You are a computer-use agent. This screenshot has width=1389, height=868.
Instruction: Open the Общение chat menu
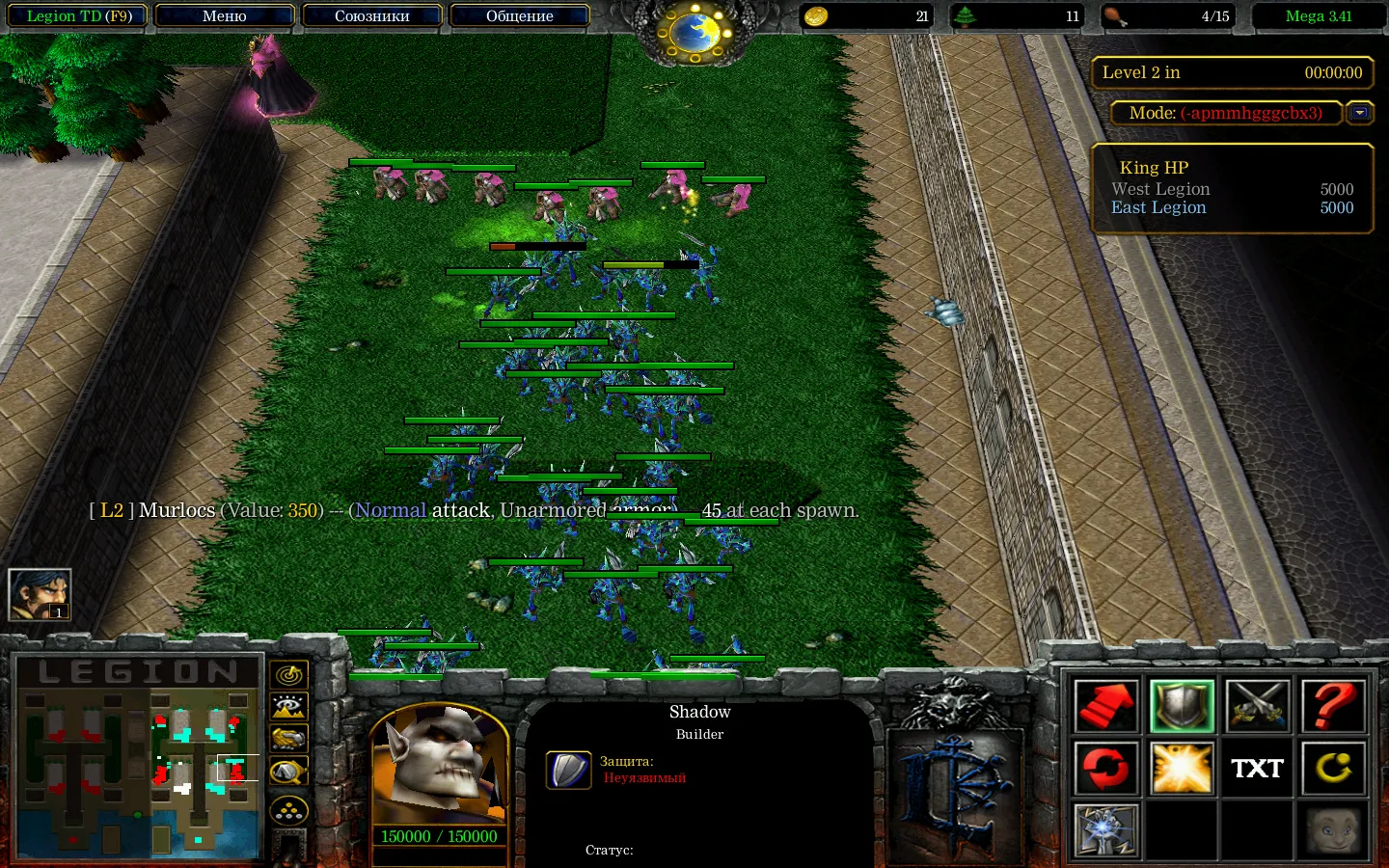pyautogui.click(x=520, y=15)
